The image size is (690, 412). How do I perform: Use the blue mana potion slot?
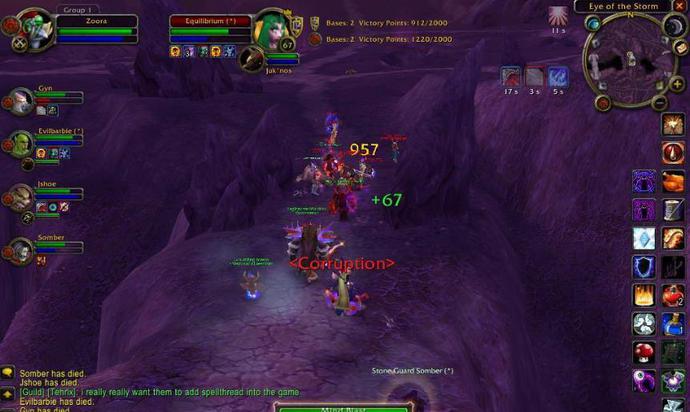click(x=673, y=325)
